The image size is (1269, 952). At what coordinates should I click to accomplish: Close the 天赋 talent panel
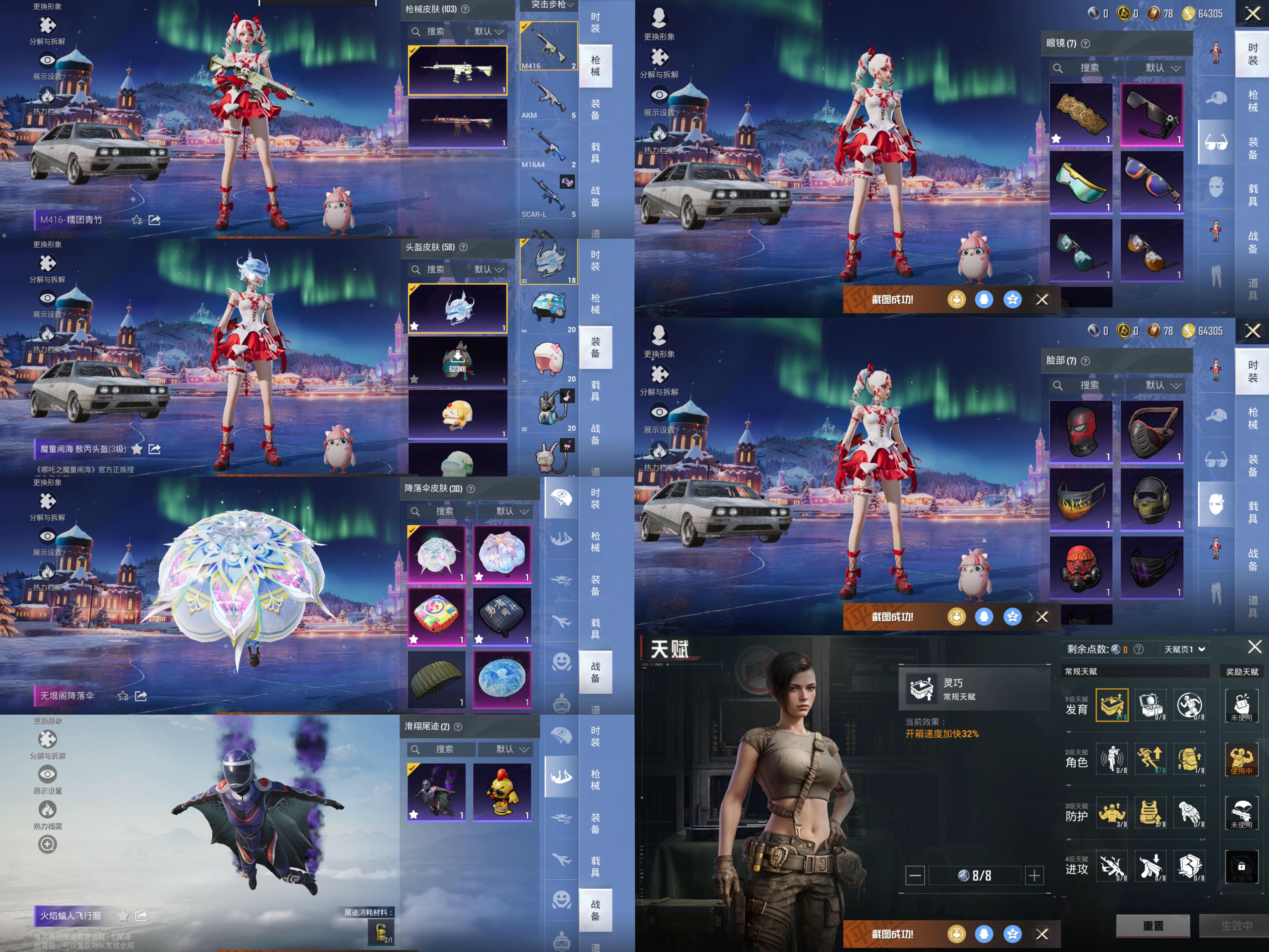point(1255,647)
